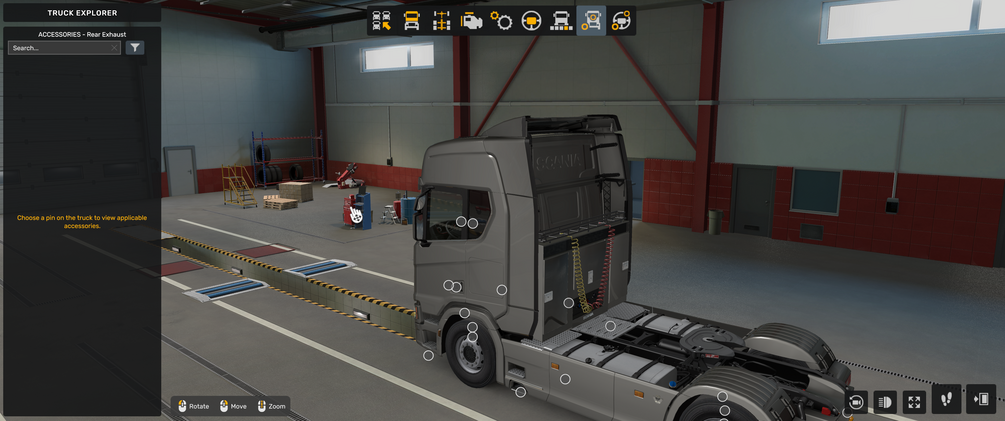Click the exit door button
Screen dimensions: 1005x421
tap(981, 400)
